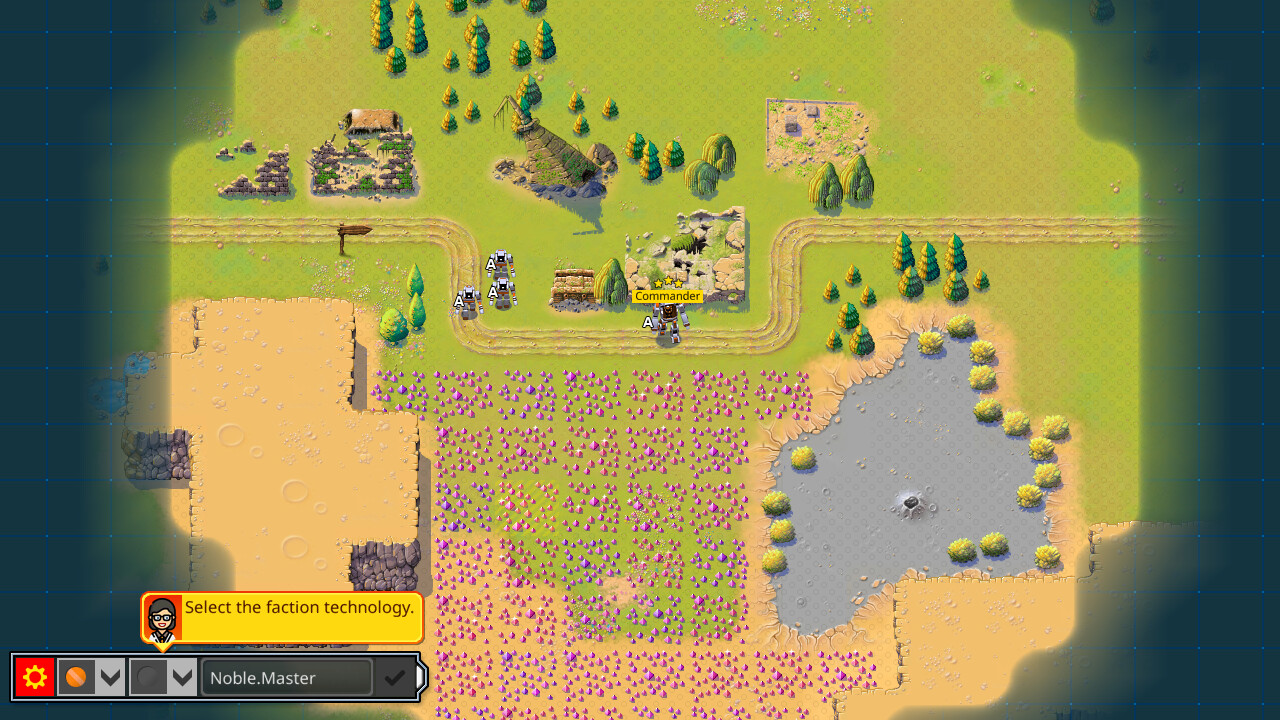Viewport: 1280px width, 720px height.
Task: Click the orange faction color swatch
Action: pos(76,677)
